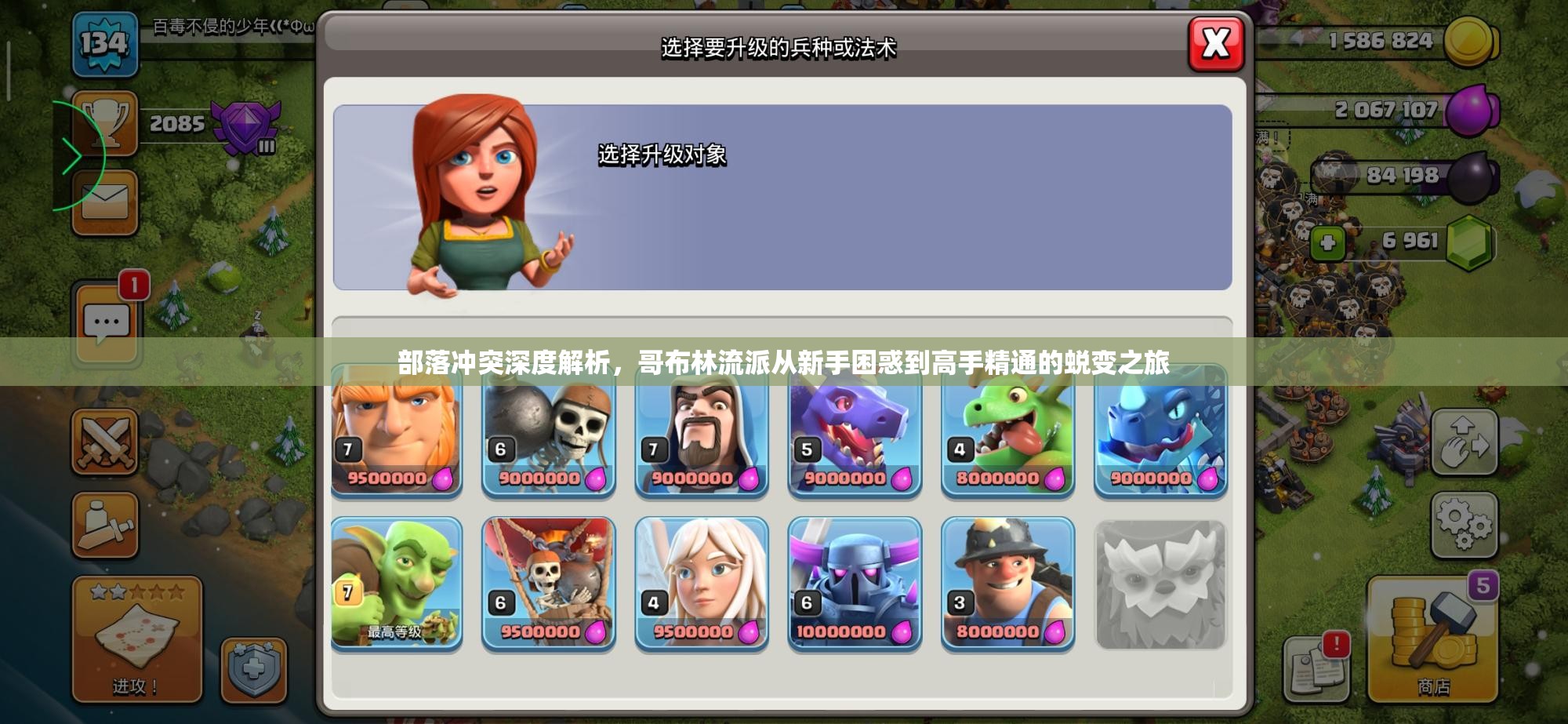This screenshot has height=724, width=1568.
Task: Pick the P.E.K.K.A upgrade card
Action: point(855,583)
